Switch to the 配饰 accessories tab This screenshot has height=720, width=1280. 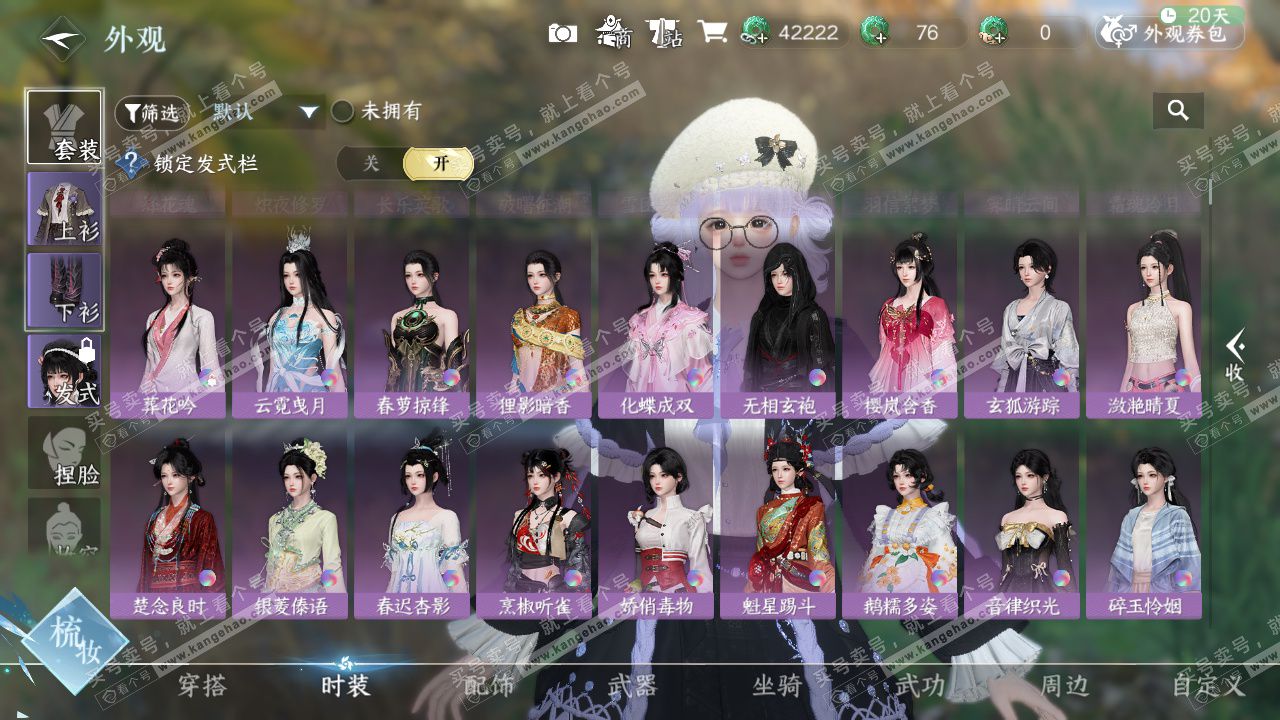coord(489,686)
